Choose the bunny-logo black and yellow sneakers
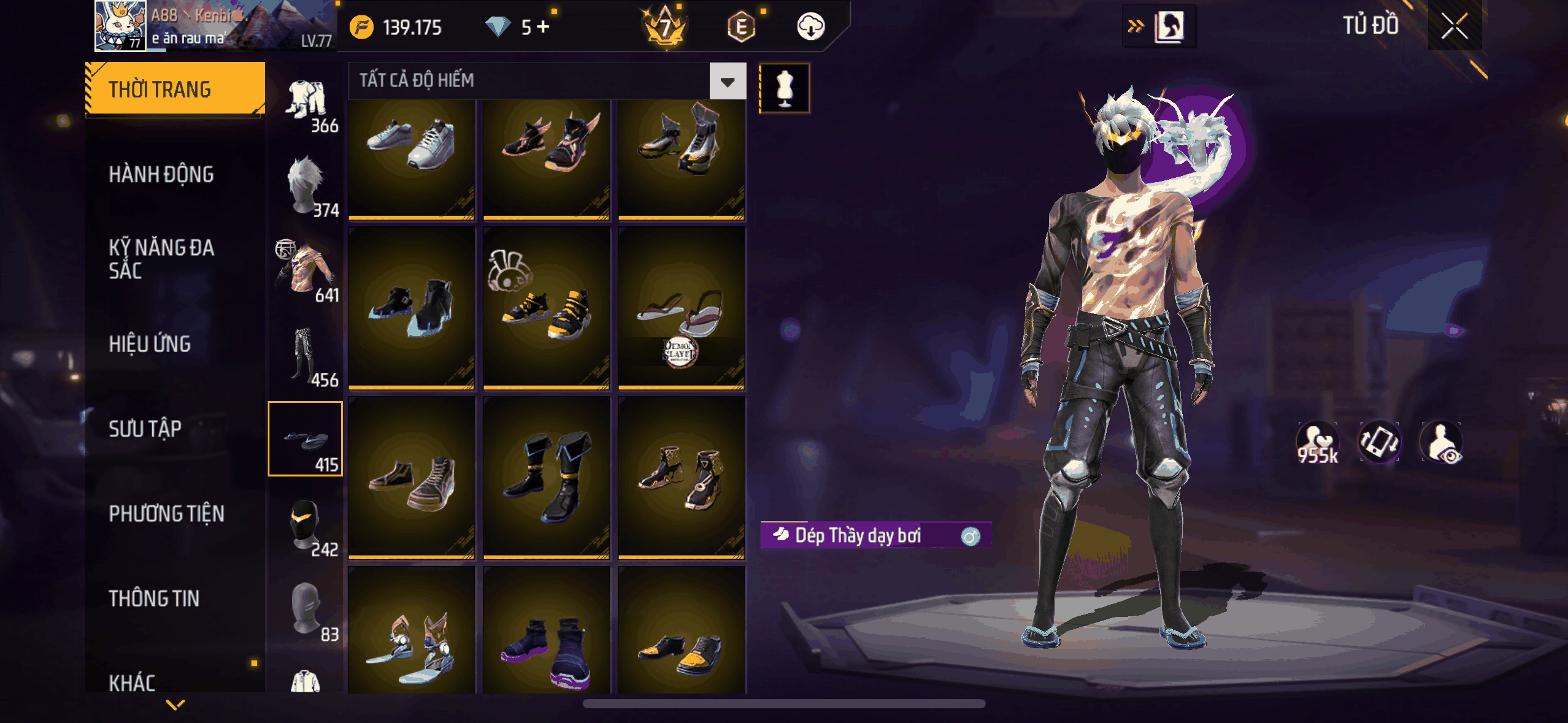Screen dimensions: 1568x723 pos(547,308)
